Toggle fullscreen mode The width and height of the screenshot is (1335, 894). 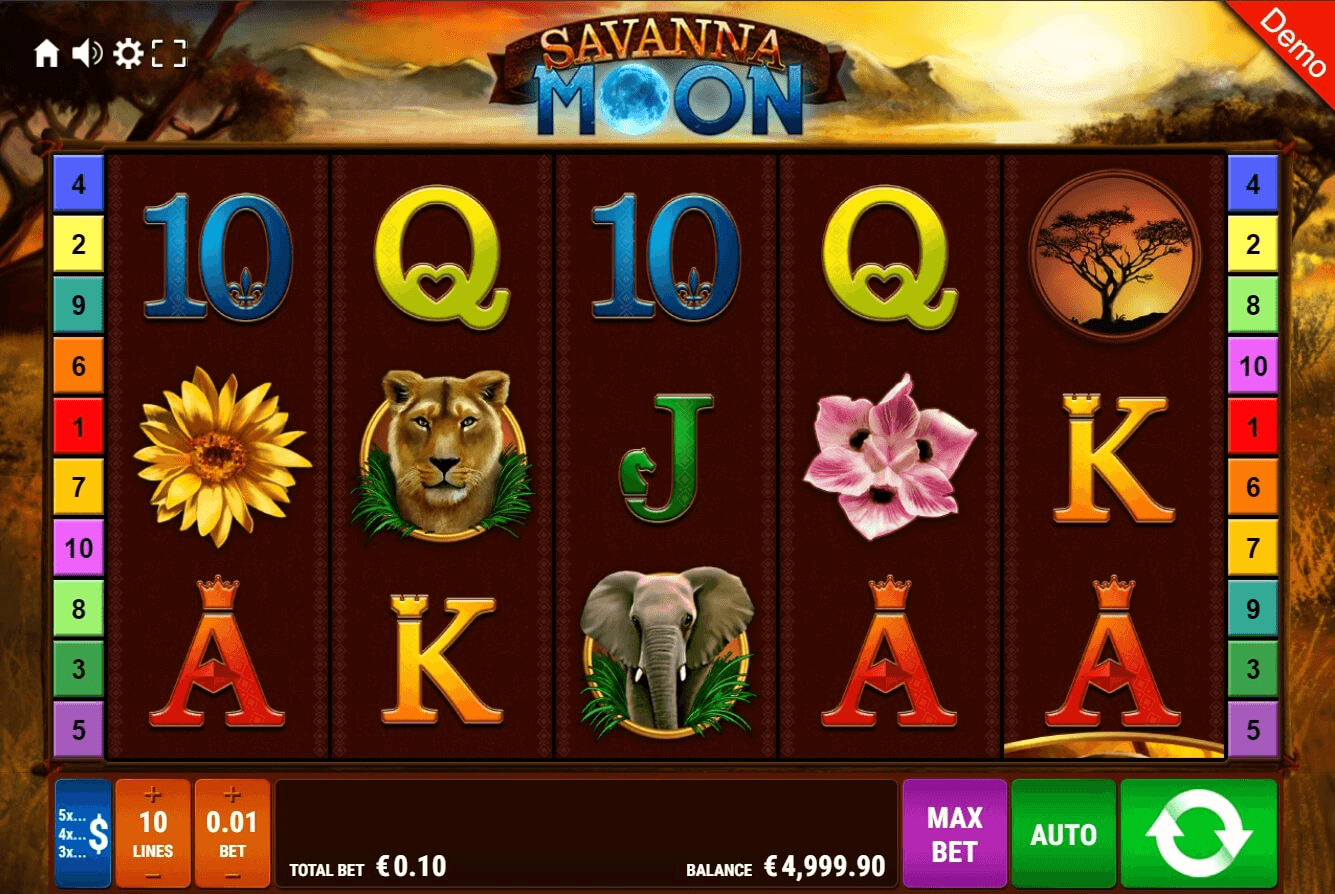coord(172,54)
